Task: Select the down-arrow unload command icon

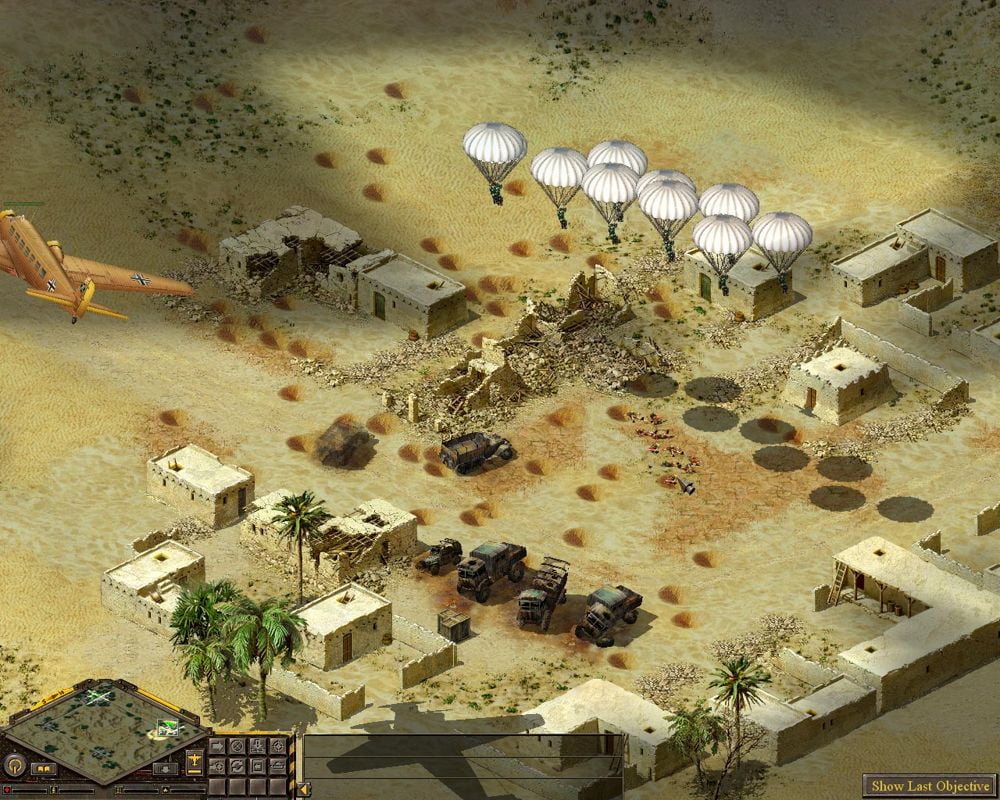Action: pos(258,746)
